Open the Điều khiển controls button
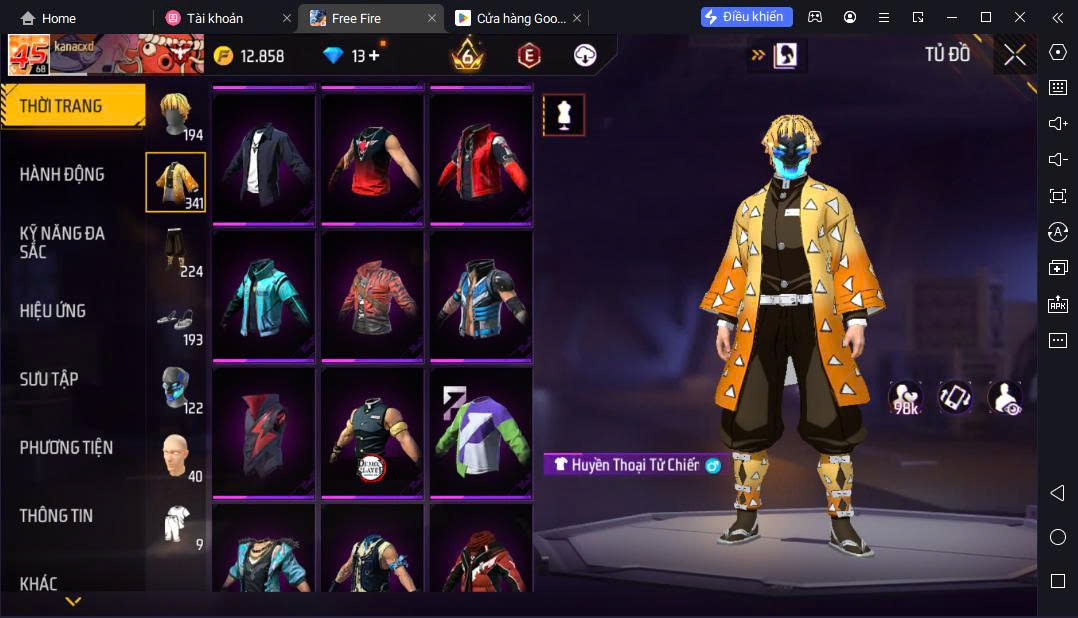 (747, 17)
